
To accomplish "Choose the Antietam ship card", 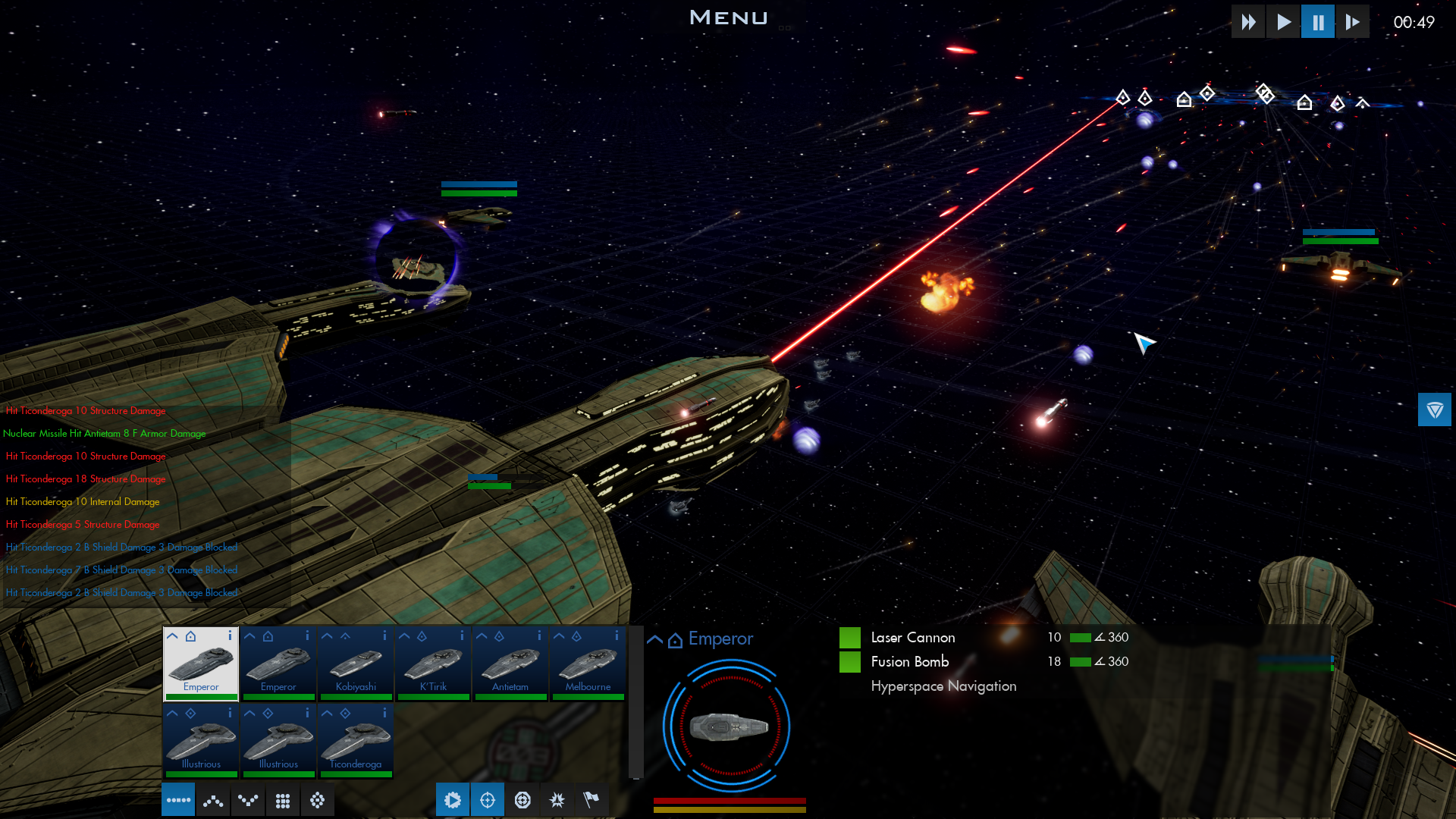I will point(510,664).
